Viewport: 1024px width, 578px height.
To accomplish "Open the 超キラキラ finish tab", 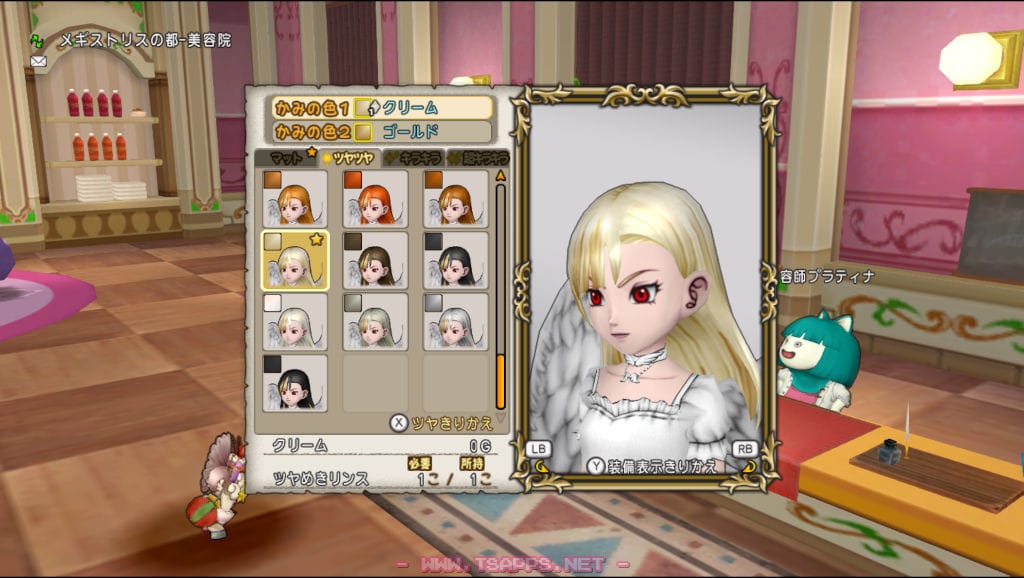I will tap(478, 158).
